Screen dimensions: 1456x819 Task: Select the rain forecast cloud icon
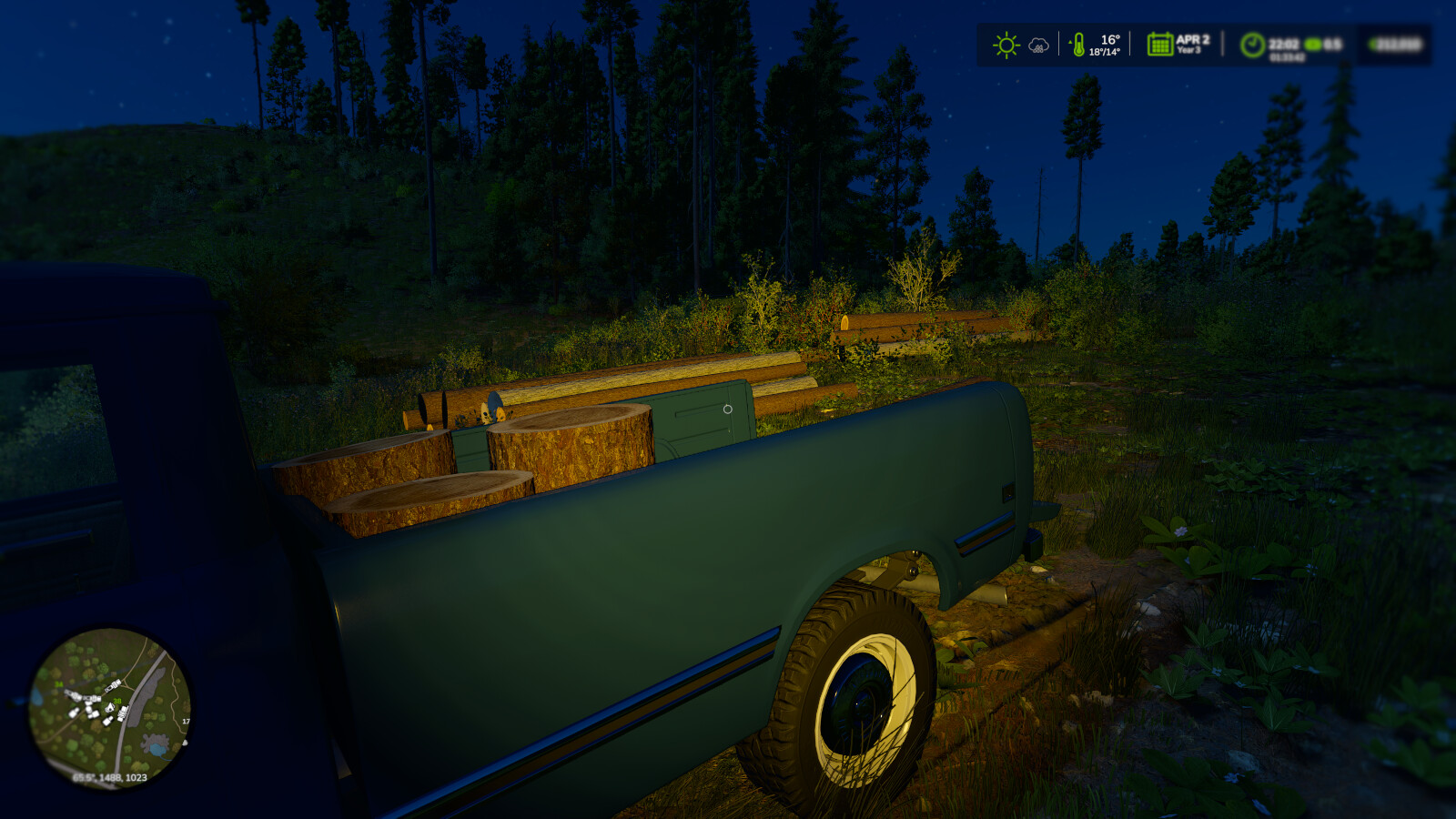coord(1037,45)
